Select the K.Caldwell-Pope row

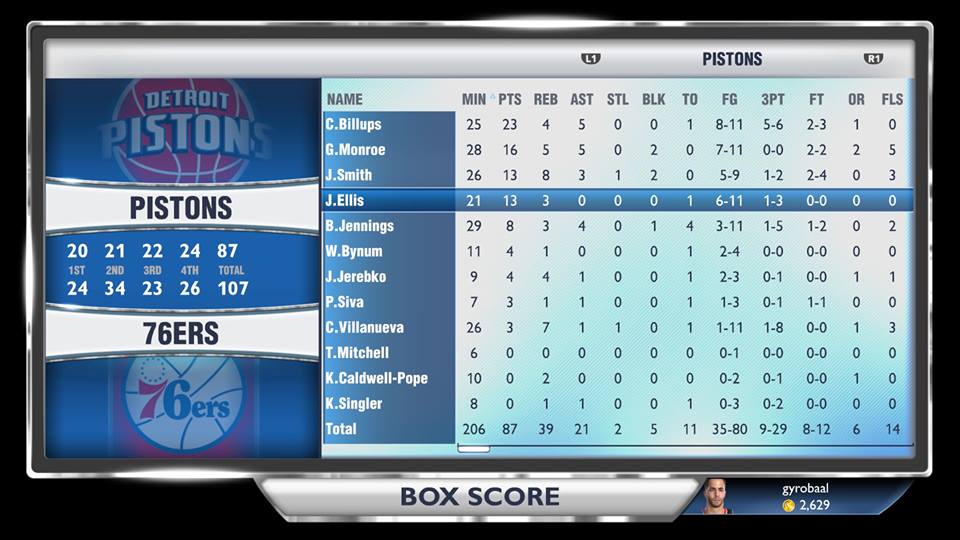click(x=389, y=378)
